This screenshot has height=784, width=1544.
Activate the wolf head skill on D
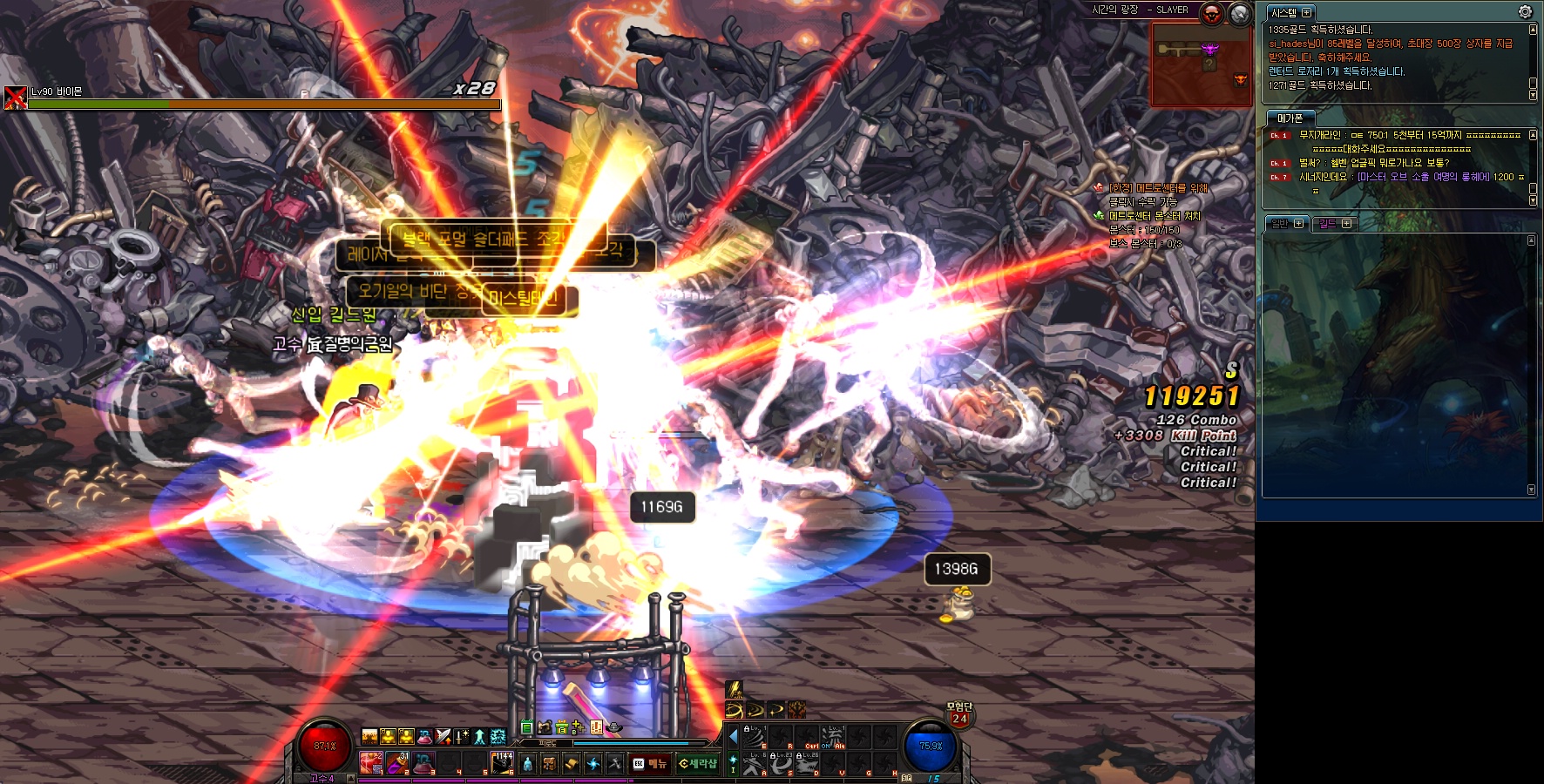808,762
